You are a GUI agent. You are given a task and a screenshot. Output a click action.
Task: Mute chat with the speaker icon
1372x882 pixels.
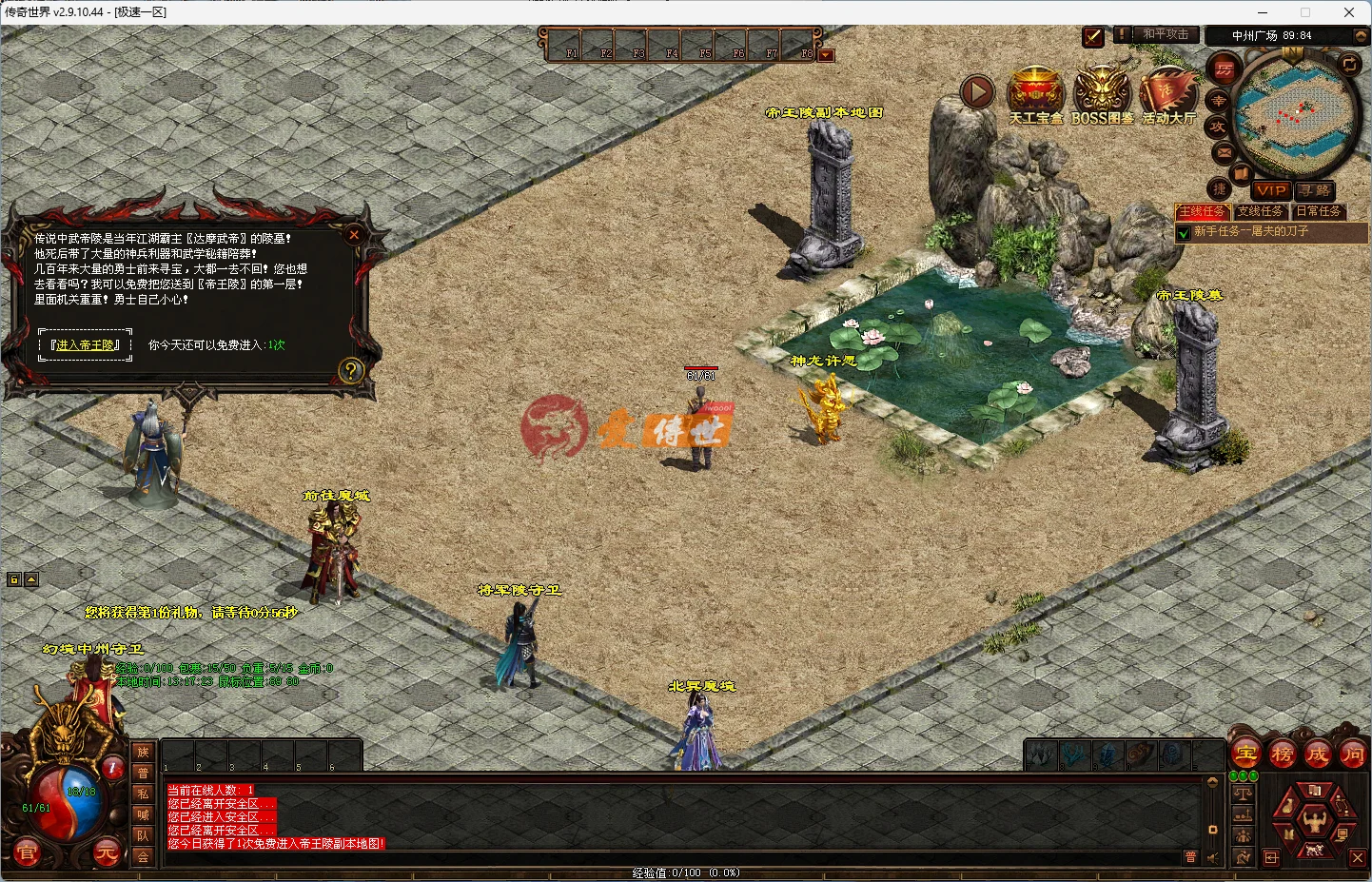1212,856
